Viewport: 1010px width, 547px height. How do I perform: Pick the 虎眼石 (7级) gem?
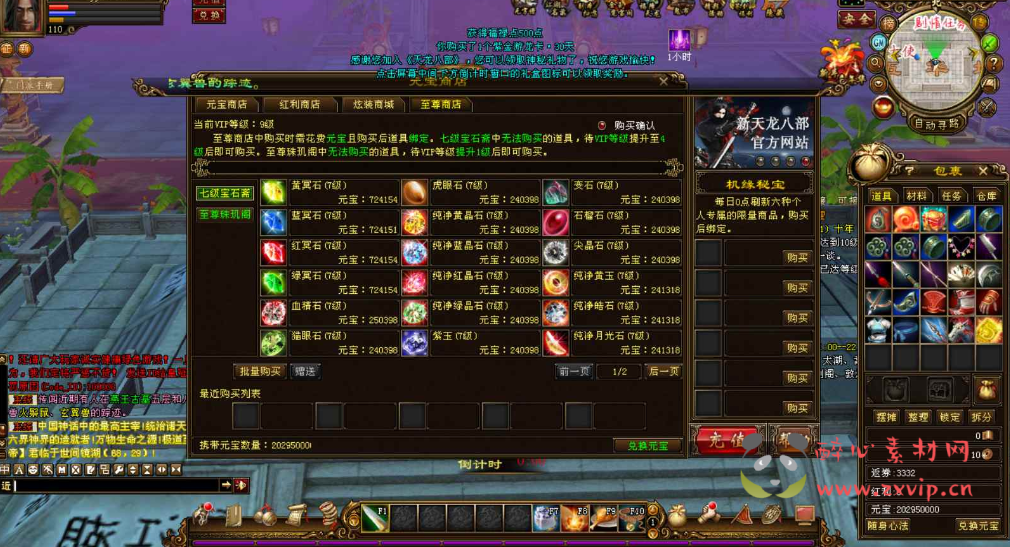[414, 192]
